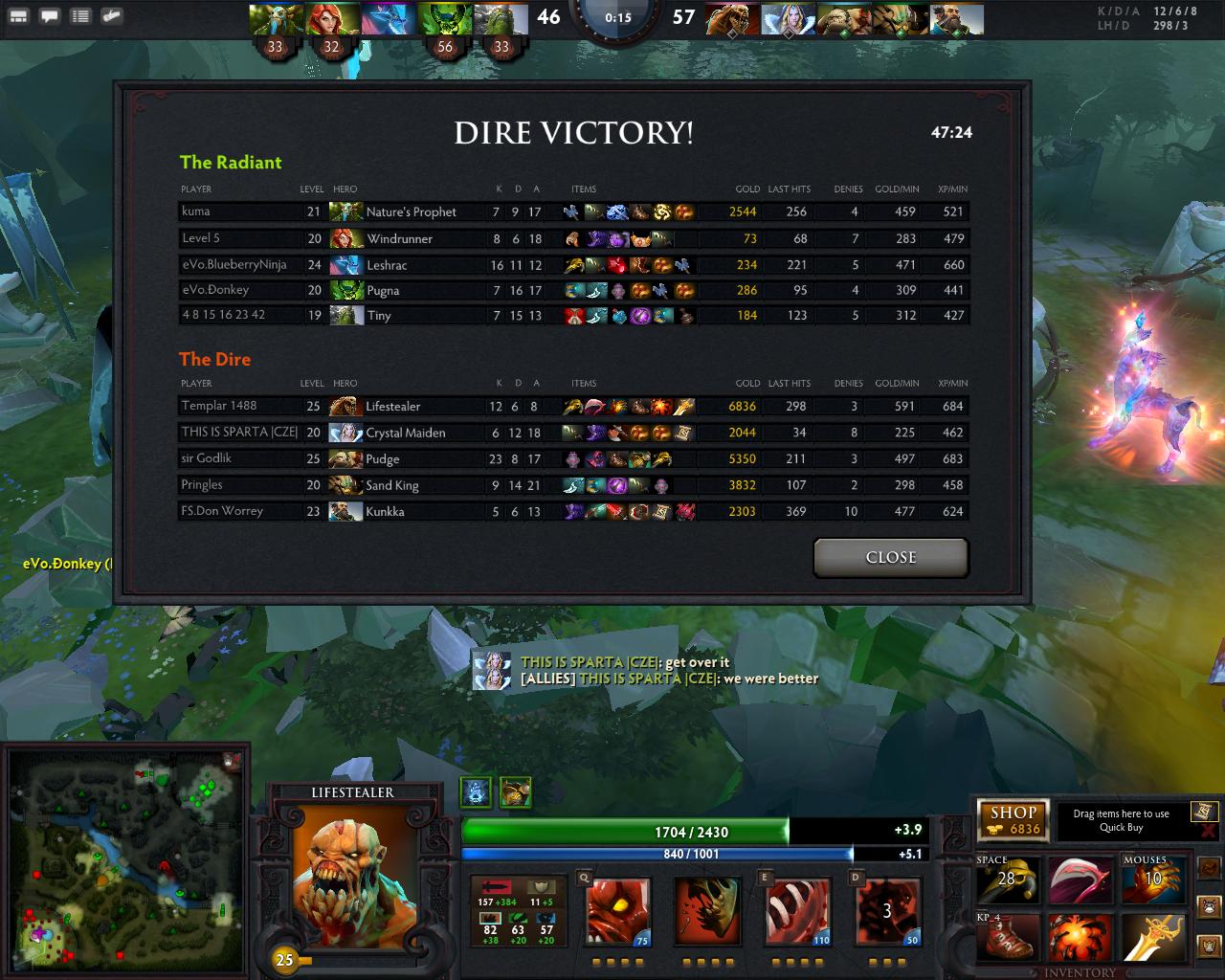This screenshot has width=1225, height=980.
Task: Click the Infest ability icon
Action: pyautogui.click(x=886, y=911)
